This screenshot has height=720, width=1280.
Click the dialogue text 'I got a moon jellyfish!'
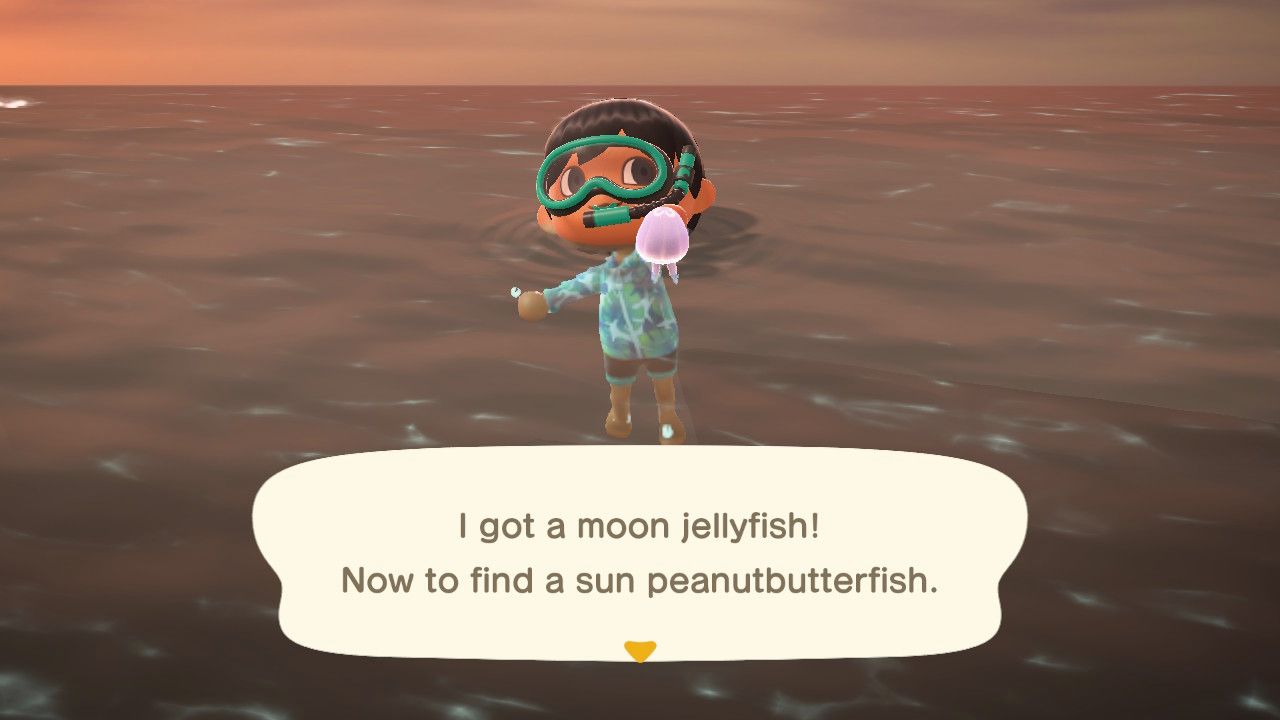(637, 524)
